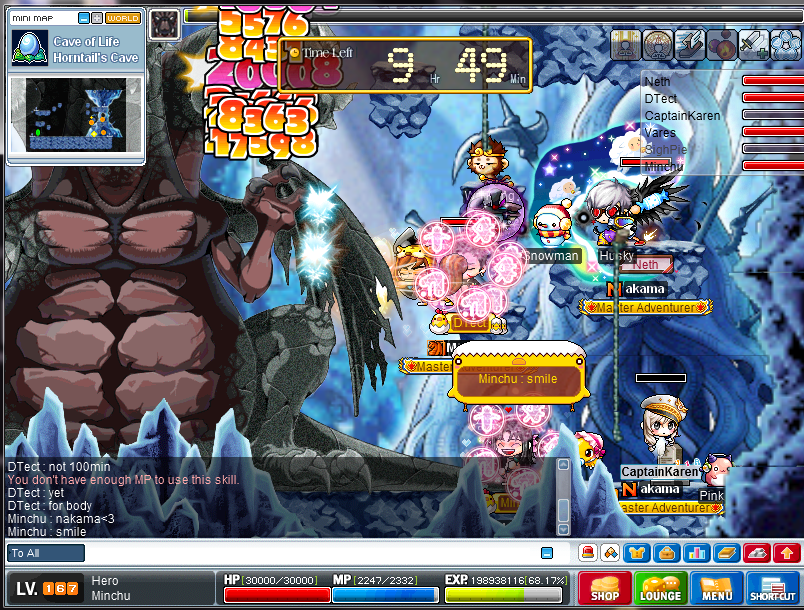Open the inventory bag icon
804x610 pixels.
tap(666, 552)
